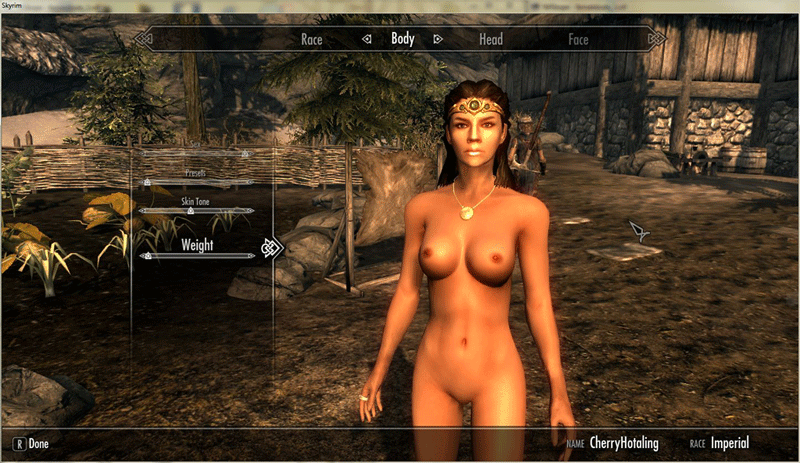The width and height of the screenshot is (800, 463).
Task: Select the Body tab
Action: pyautogui.click(x=402, y=40)
